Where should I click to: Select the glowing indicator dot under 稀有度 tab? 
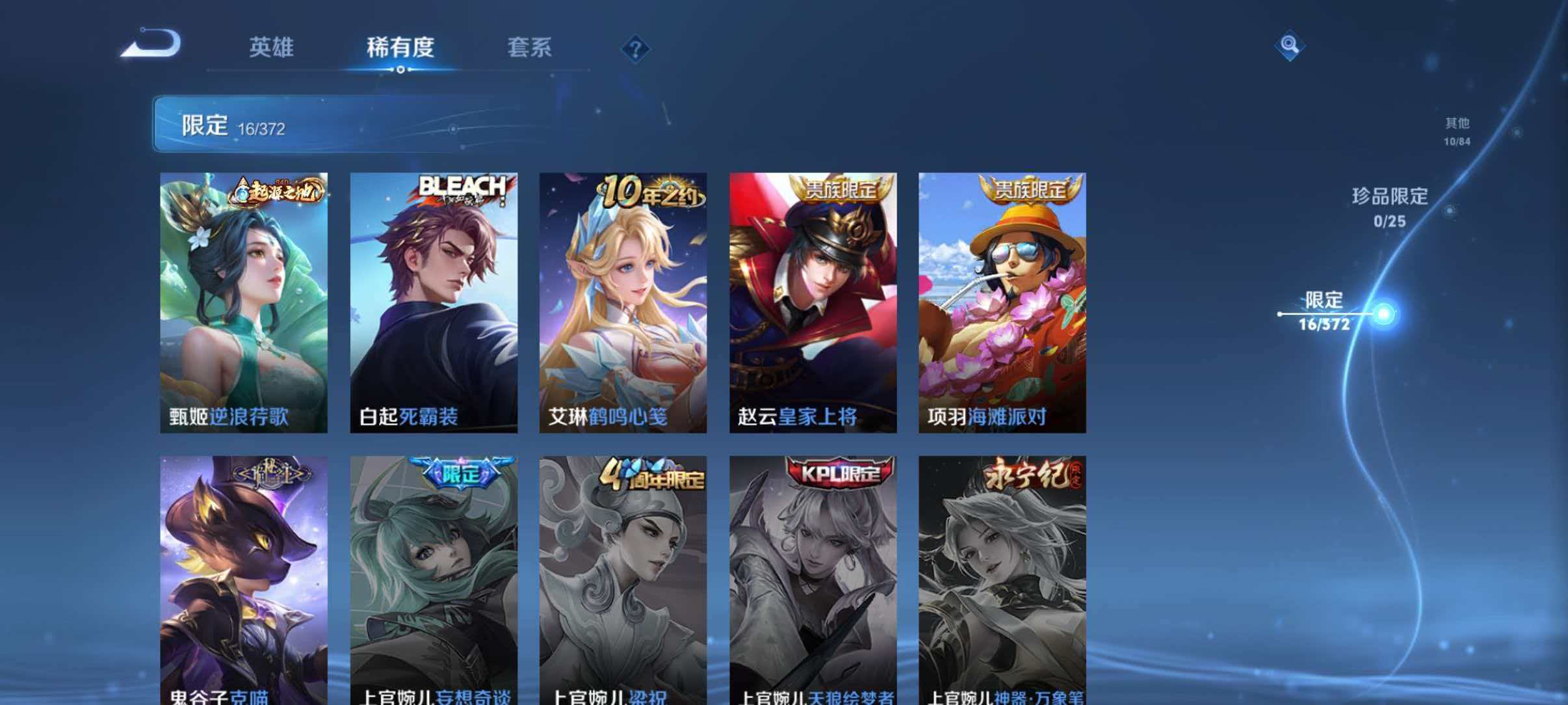401,70
